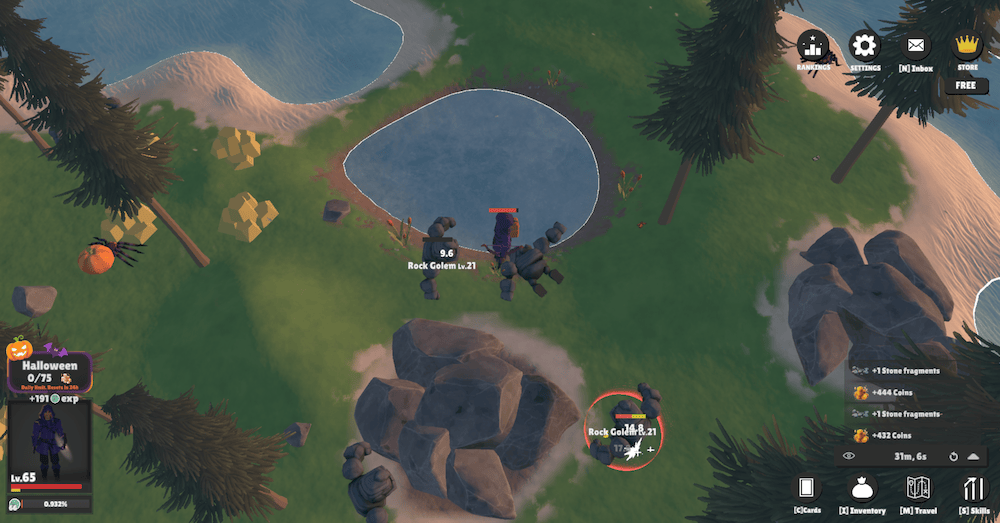This screenshot has width=1000, height=523.
Task: Open the Settings gear menu
Action: click(865, 47)
